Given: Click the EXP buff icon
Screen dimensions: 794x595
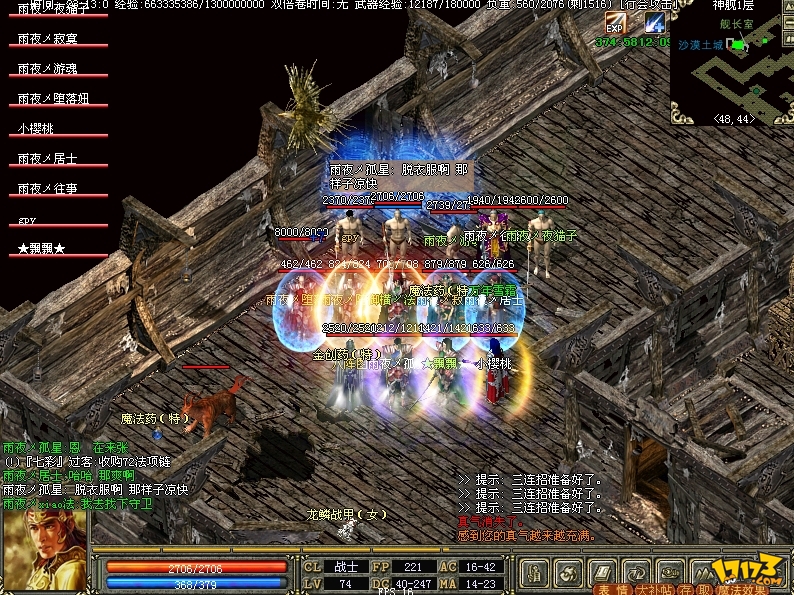Looking at the screenshot, I should point(614,24).
